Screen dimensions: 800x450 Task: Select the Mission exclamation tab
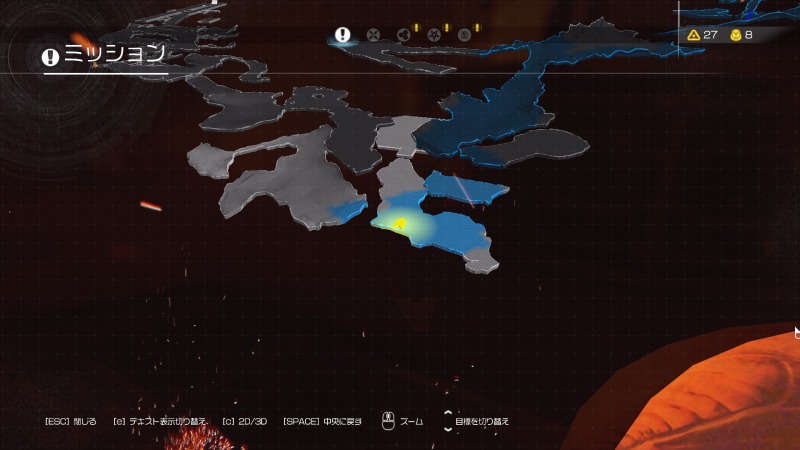pyautogui.click(x=343, y=34)
